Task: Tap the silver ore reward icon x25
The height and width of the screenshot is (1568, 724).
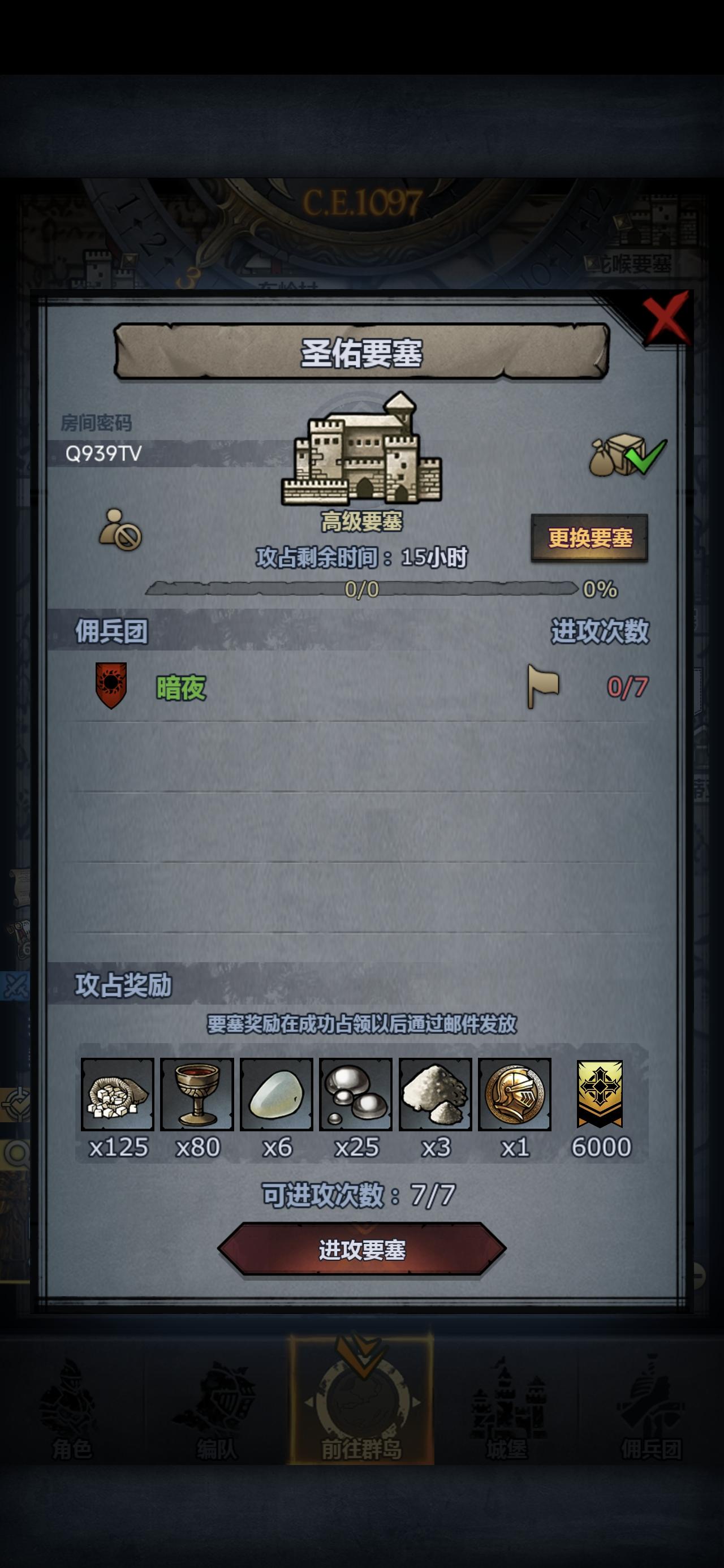Action: coord(355,1095)
